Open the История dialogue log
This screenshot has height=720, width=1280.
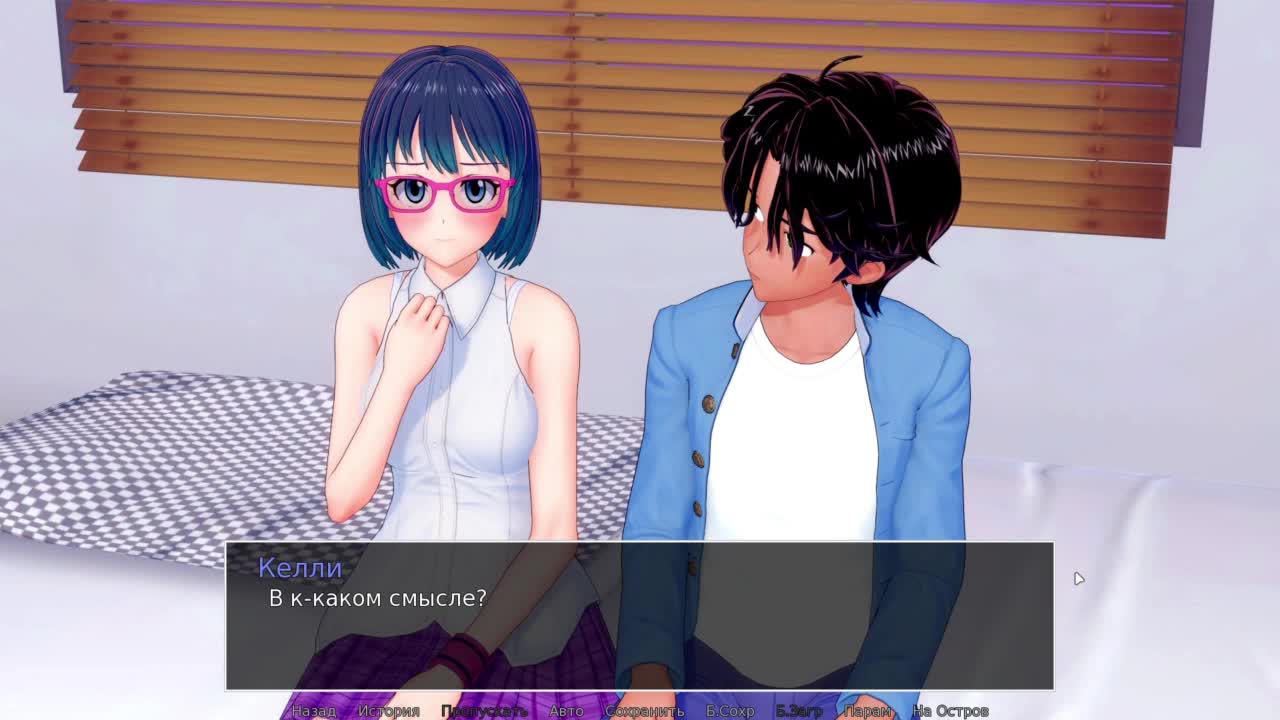pos(389,711)
